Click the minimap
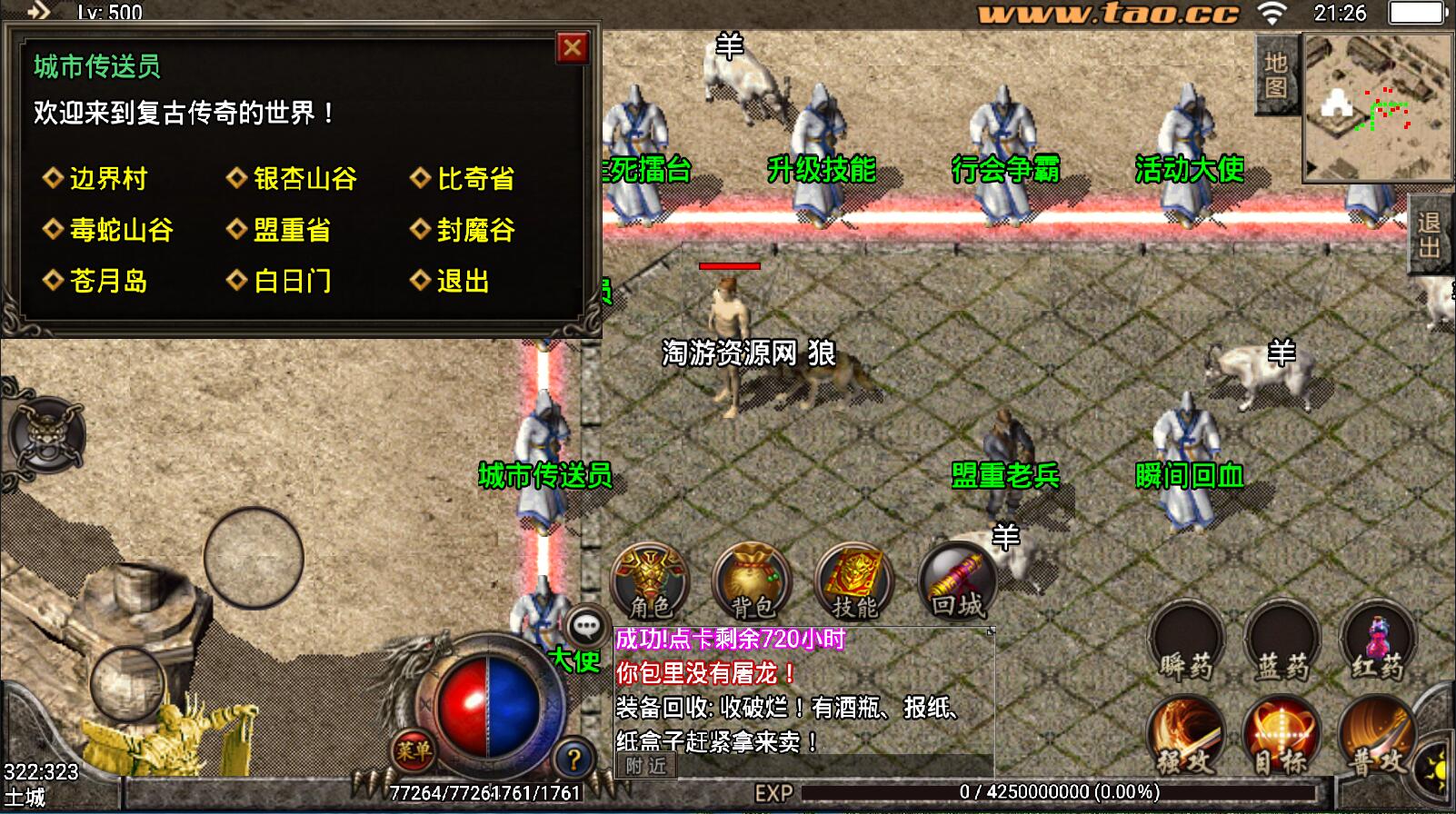Screen dimensions: 1456x814 (x=1376, y=107)
